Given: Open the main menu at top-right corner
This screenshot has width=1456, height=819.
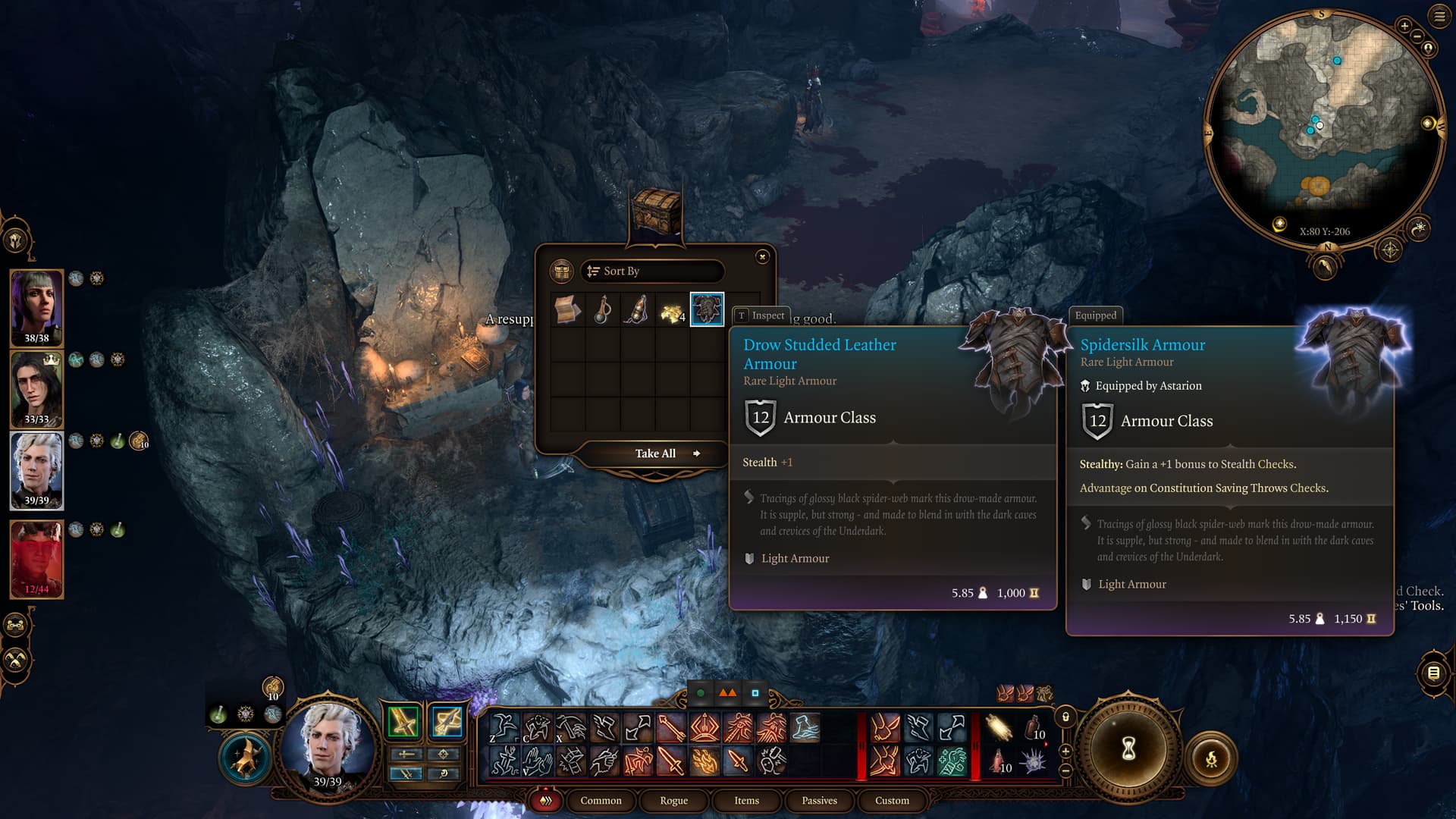Looking at the screenshot, I should 1439,17.
